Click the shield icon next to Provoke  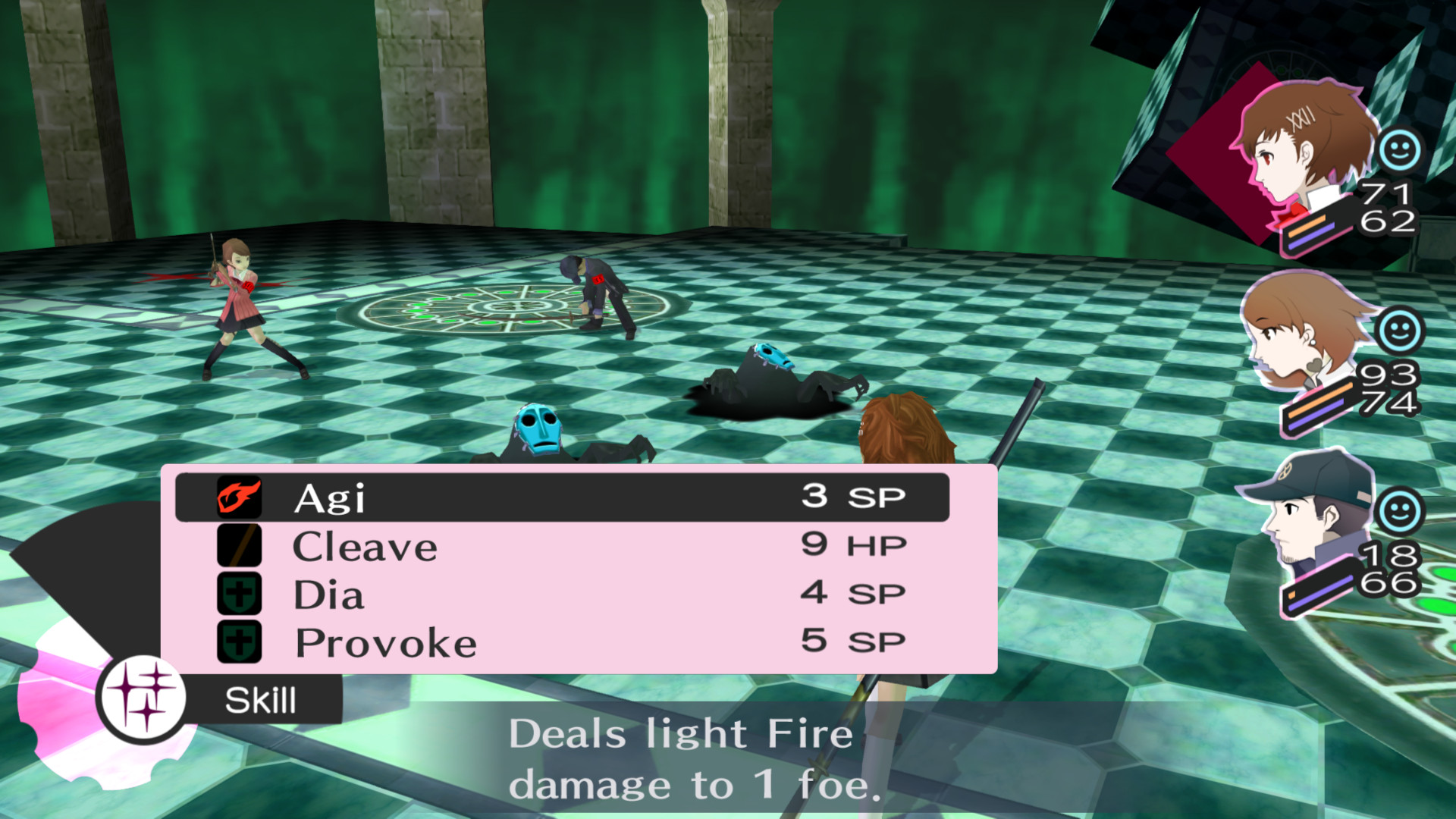coord(239,642)
